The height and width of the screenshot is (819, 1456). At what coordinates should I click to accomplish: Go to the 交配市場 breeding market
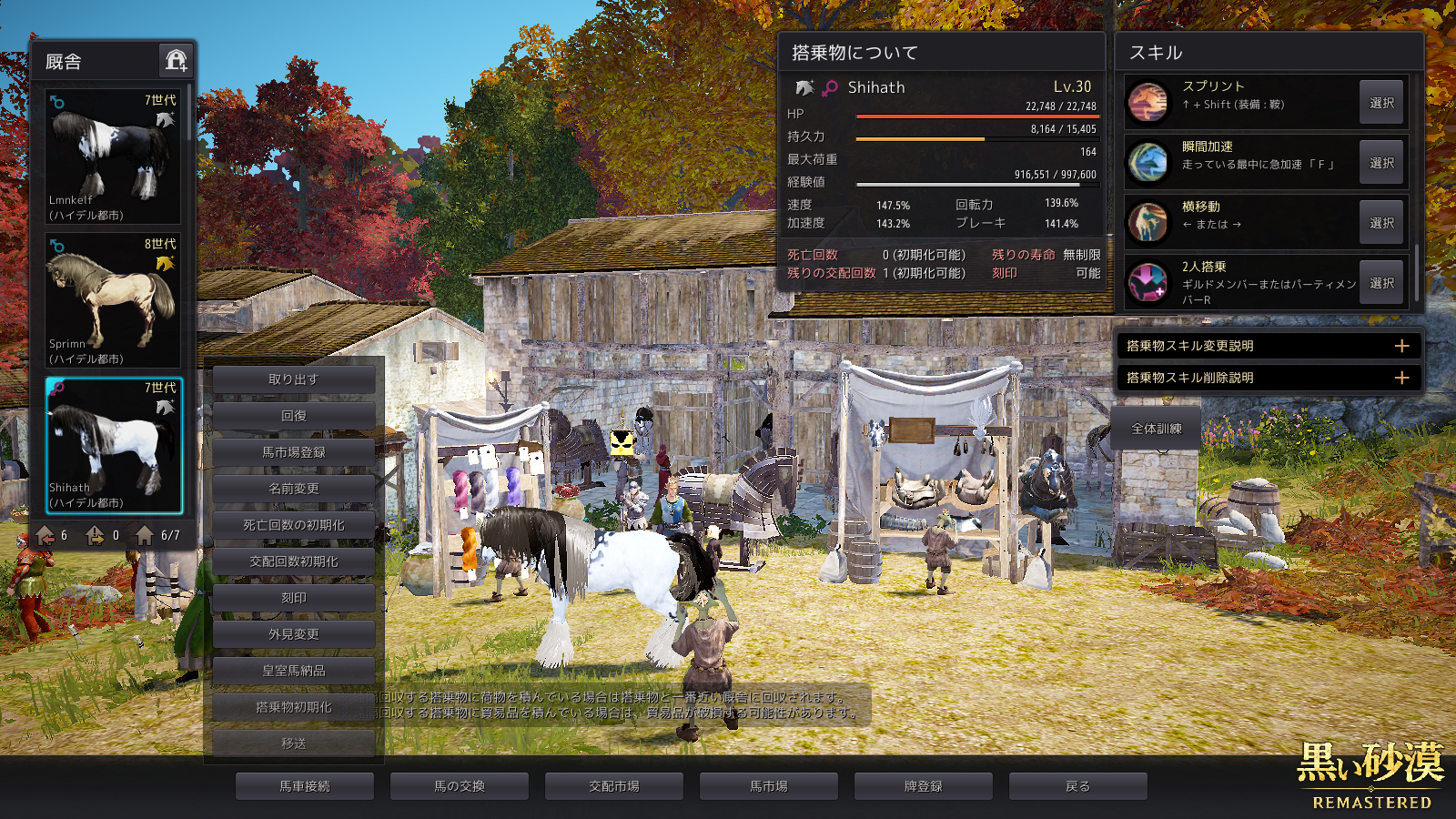click(x=614, y=786)
